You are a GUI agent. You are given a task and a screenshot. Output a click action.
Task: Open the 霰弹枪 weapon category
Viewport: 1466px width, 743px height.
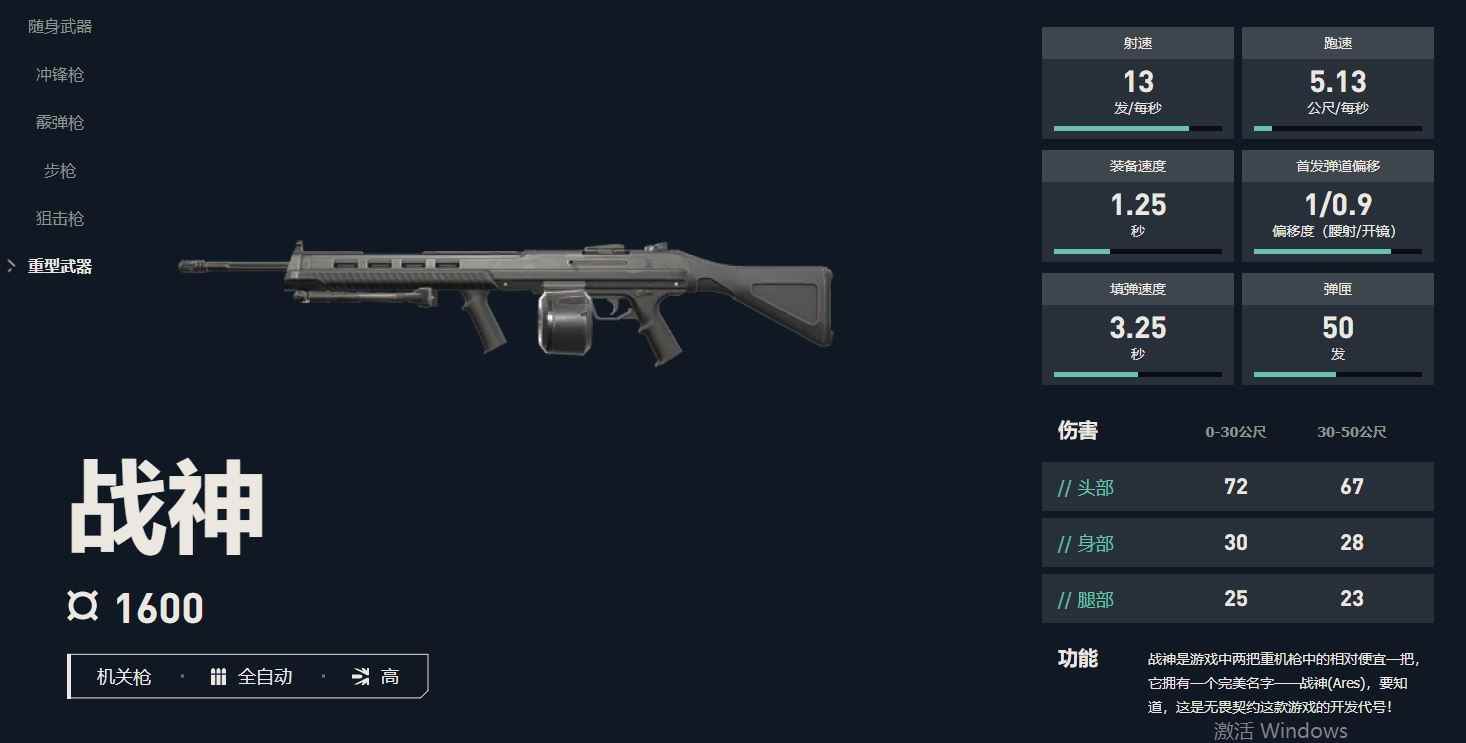60,123
